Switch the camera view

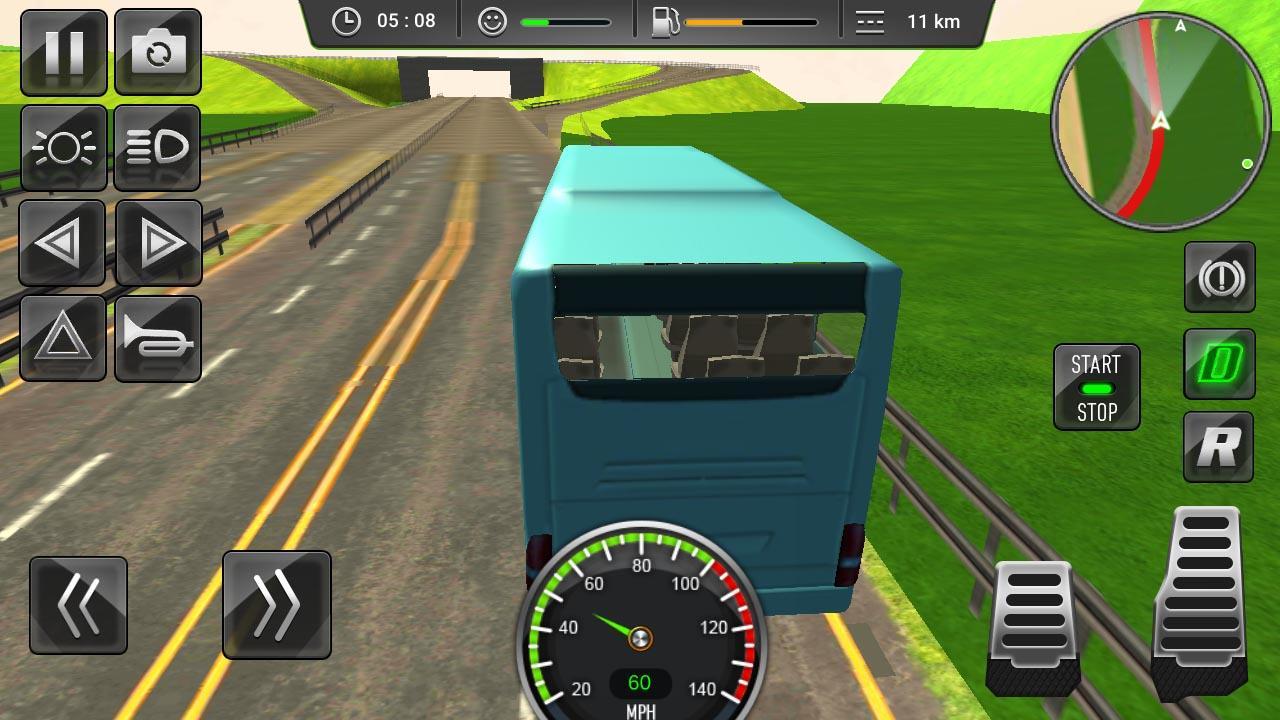158,52
